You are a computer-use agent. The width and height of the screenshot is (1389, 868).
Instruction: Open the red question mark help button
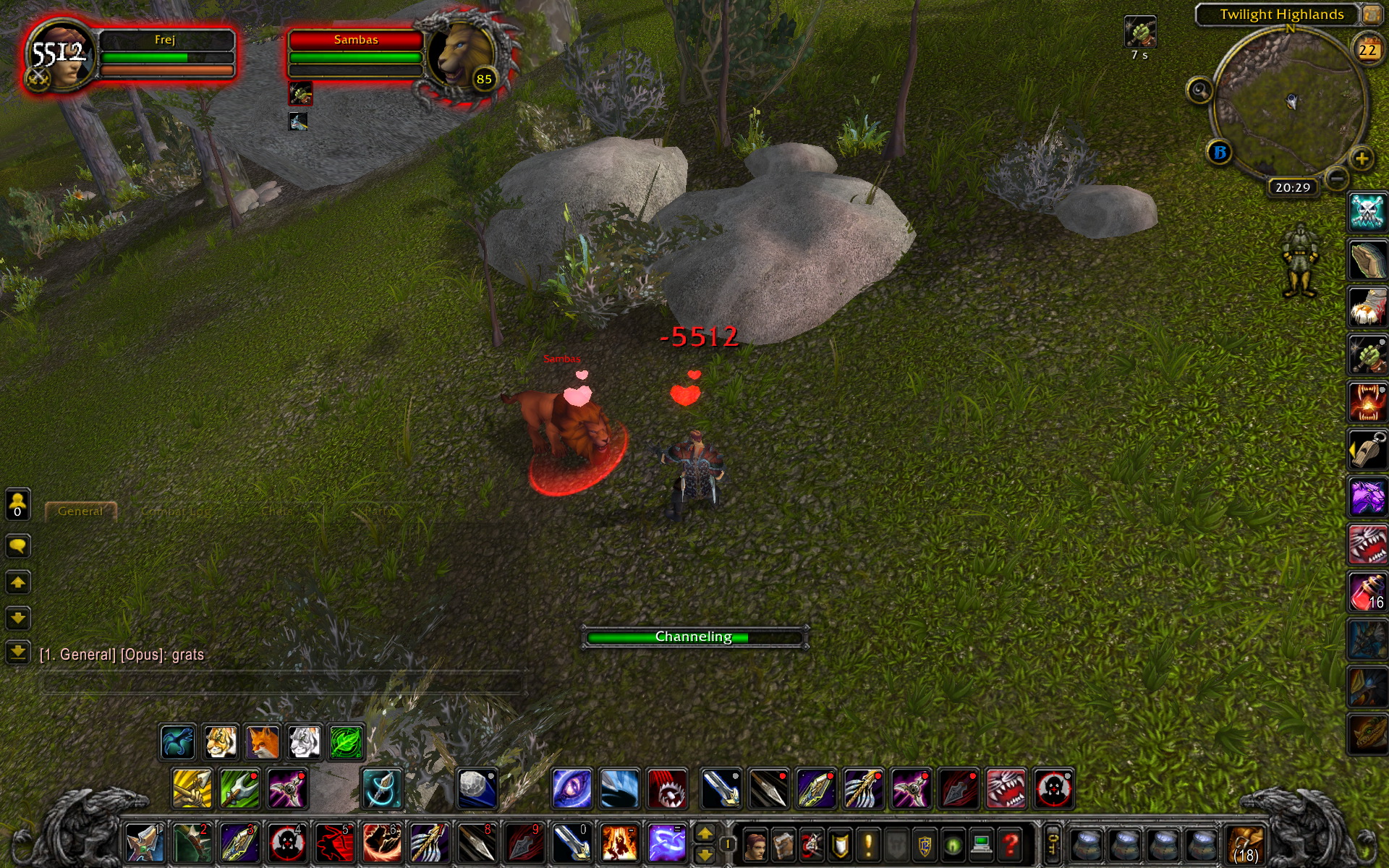(x=1010, y=844)
